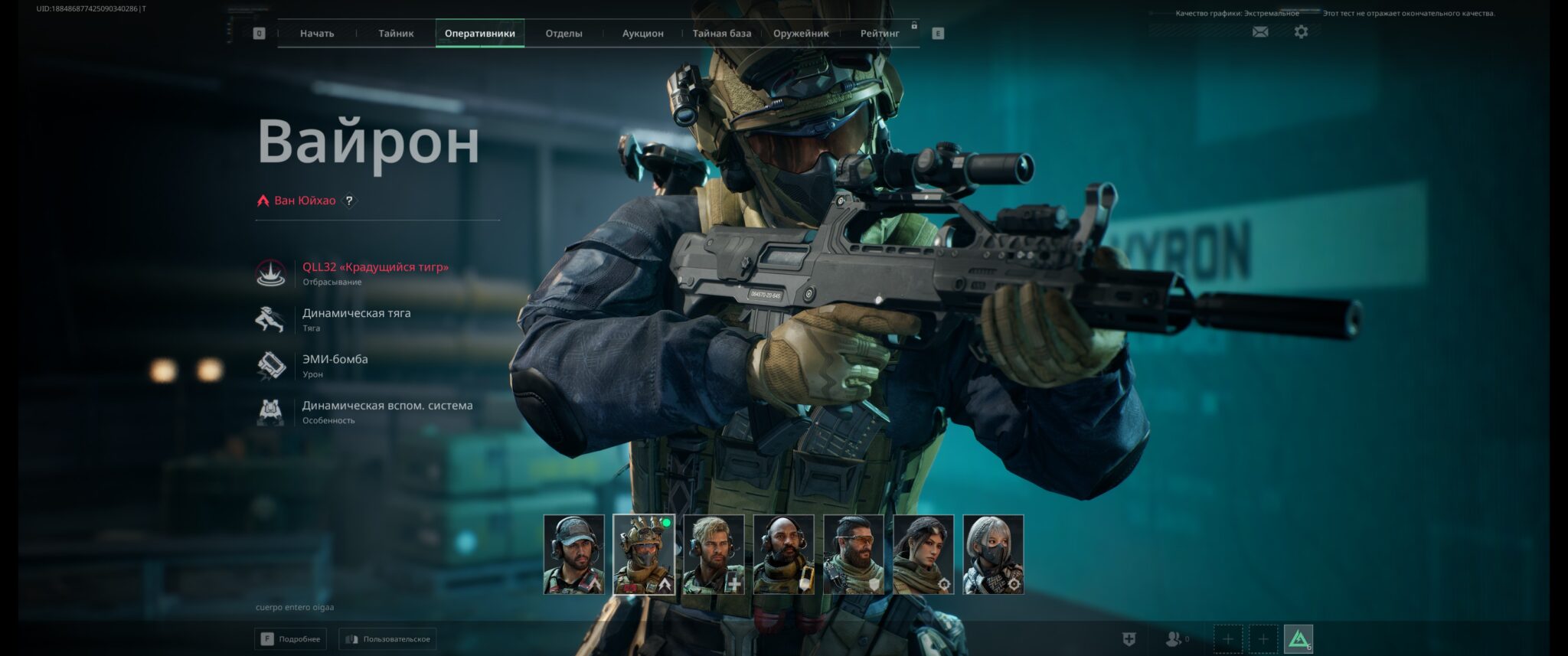Switch to the Тайник tab
This screenshot has width=1568, height=656.
395,34
